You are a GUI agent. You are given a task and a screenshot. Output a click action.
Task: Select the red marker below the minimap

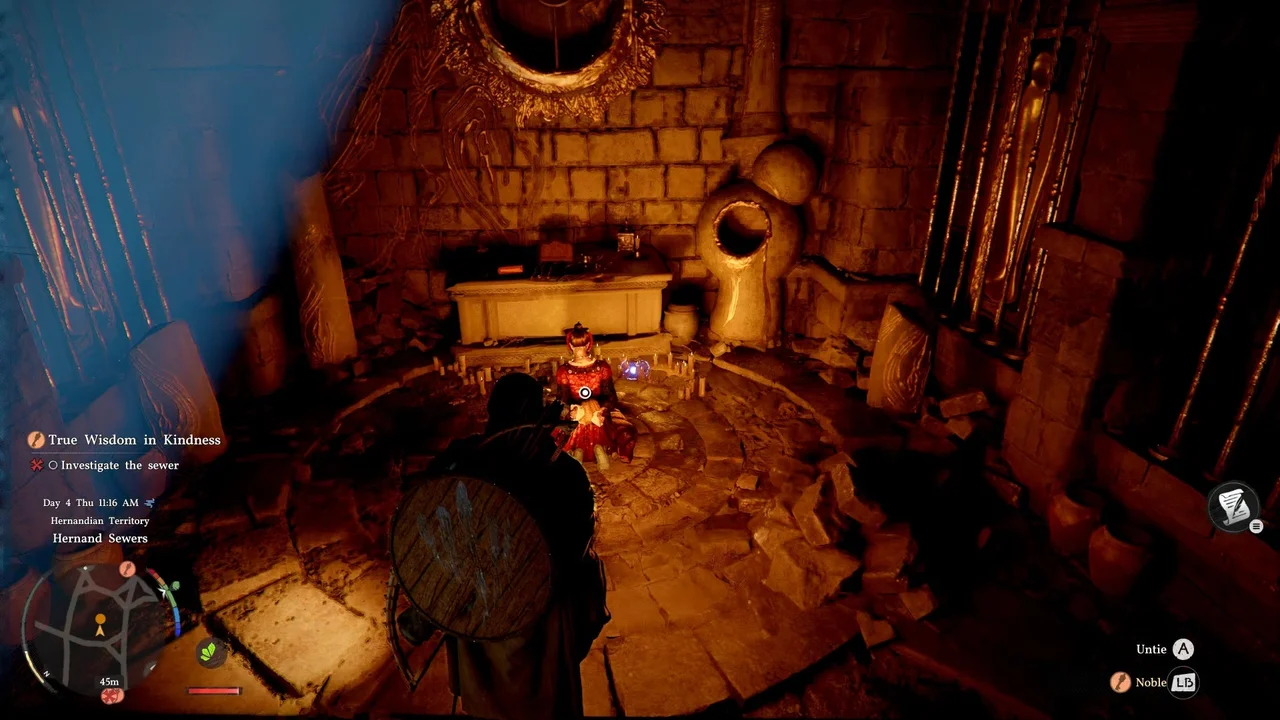coord(112,695)
